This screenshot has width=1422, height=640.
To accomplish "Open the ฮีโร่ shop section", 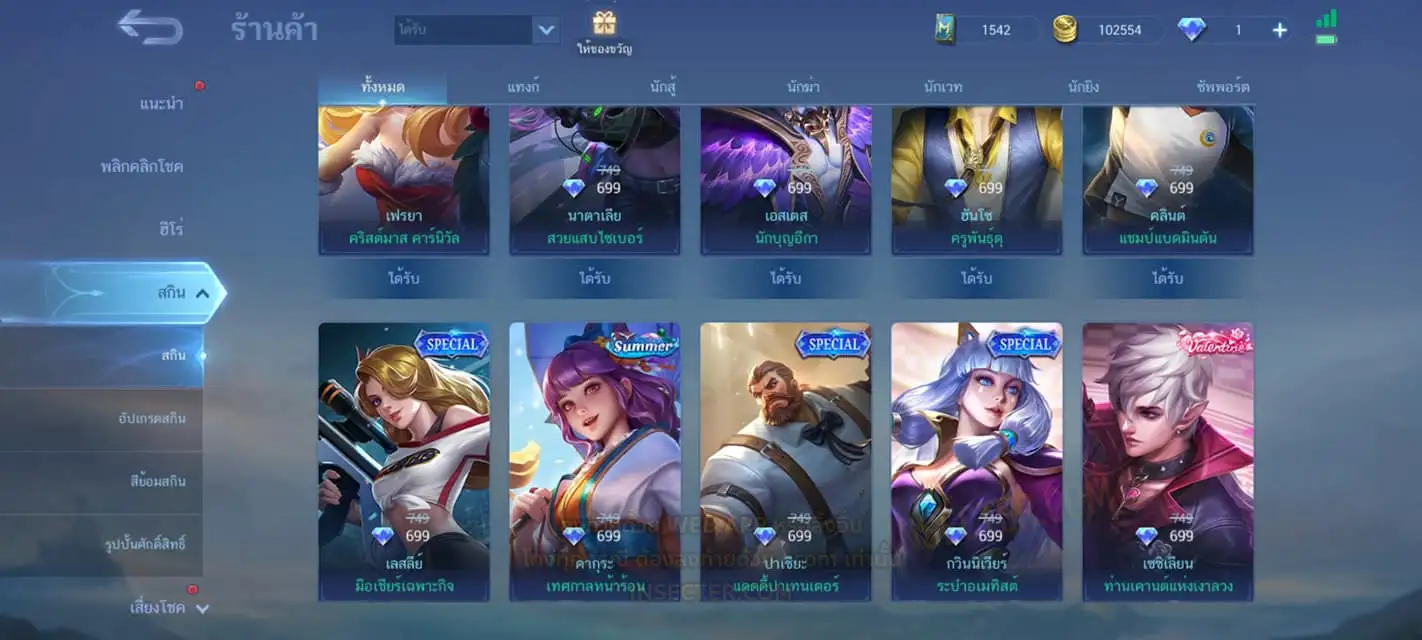I will pyautogui.click(x=169, y=229).
